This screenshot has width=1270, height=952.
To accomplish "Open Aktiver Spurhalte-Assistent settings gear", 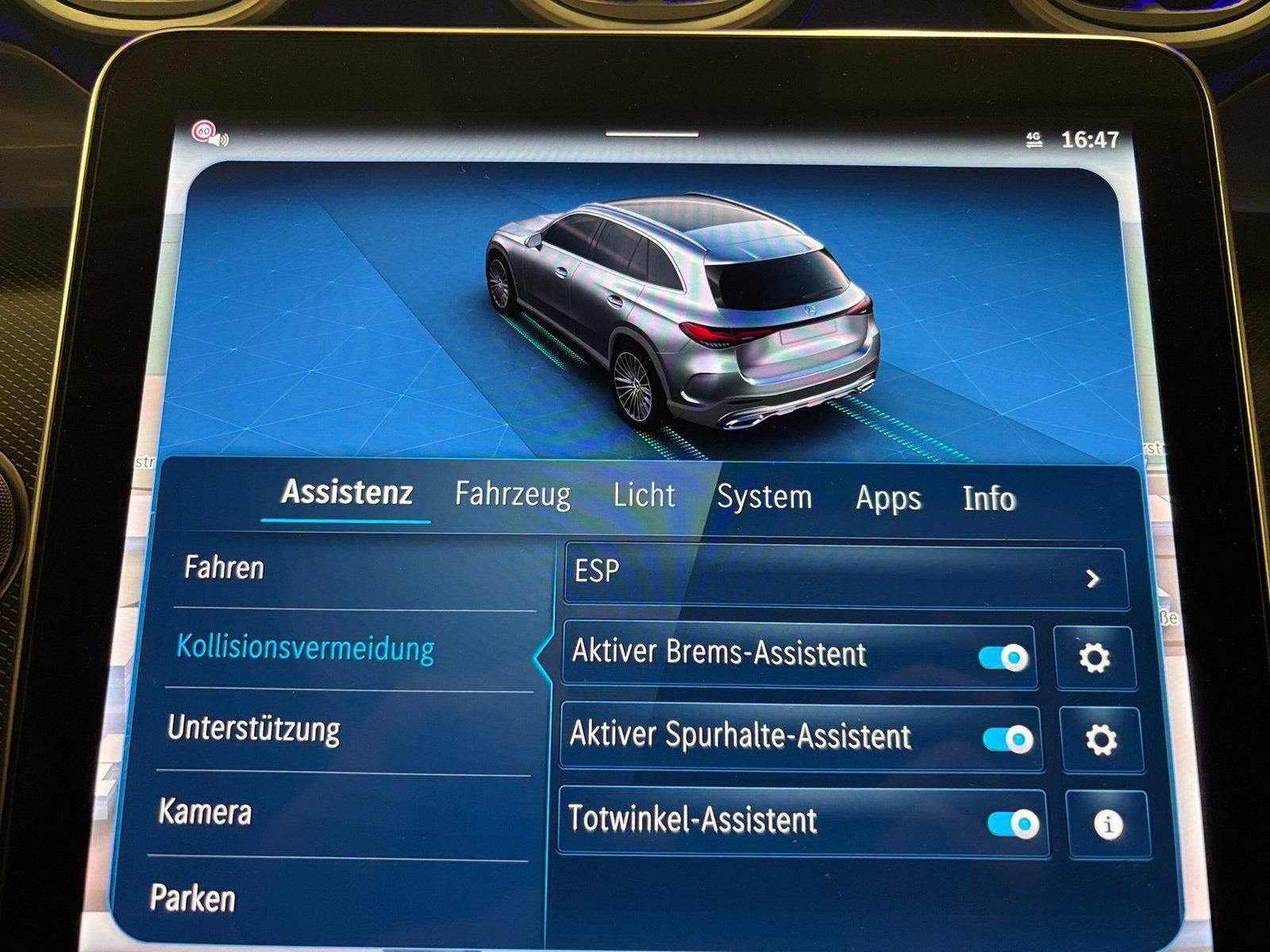I will coord(1101,739).
